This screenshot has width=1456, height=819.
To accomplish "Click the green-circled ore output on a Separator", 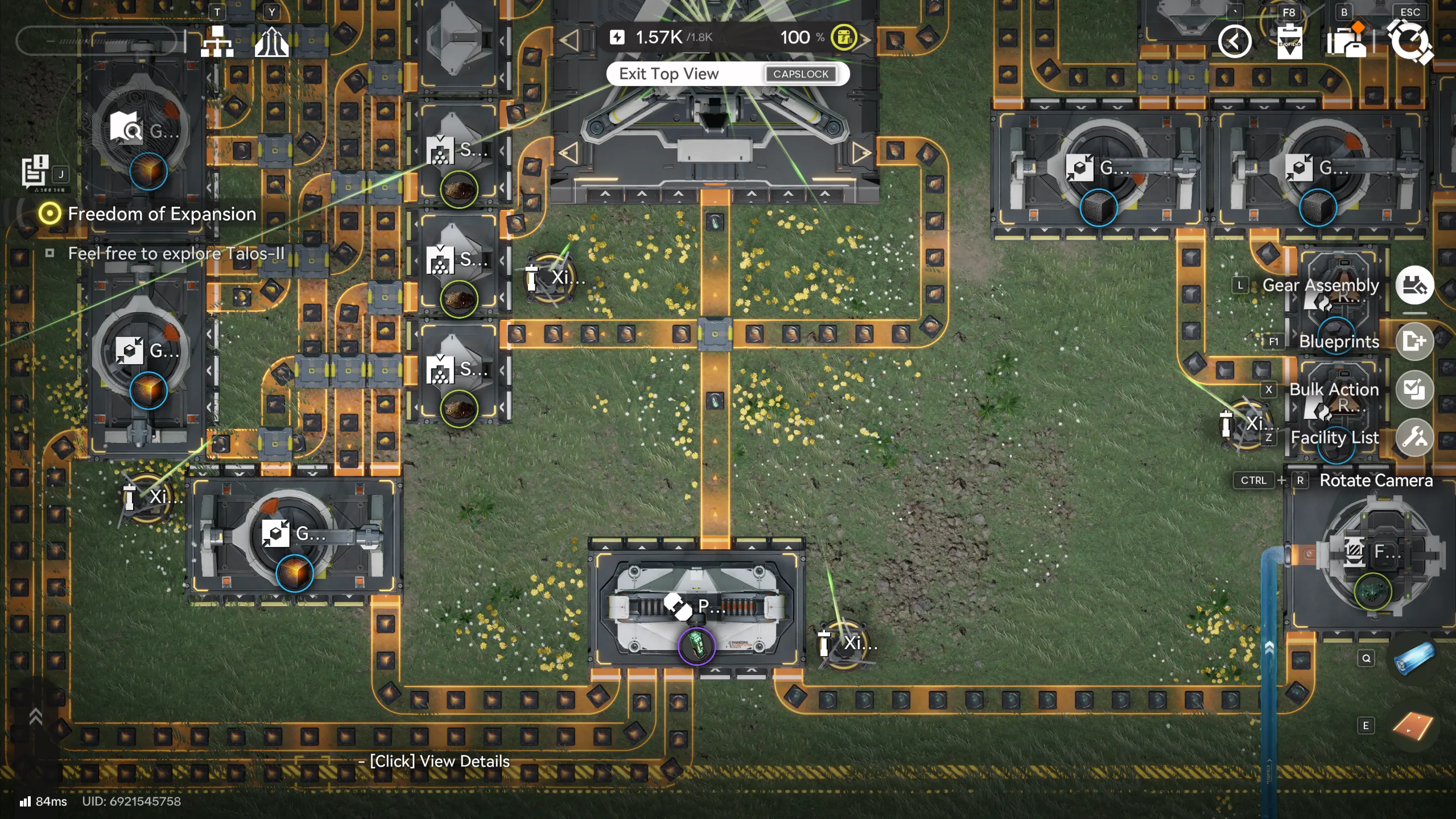I will (459, 190).
